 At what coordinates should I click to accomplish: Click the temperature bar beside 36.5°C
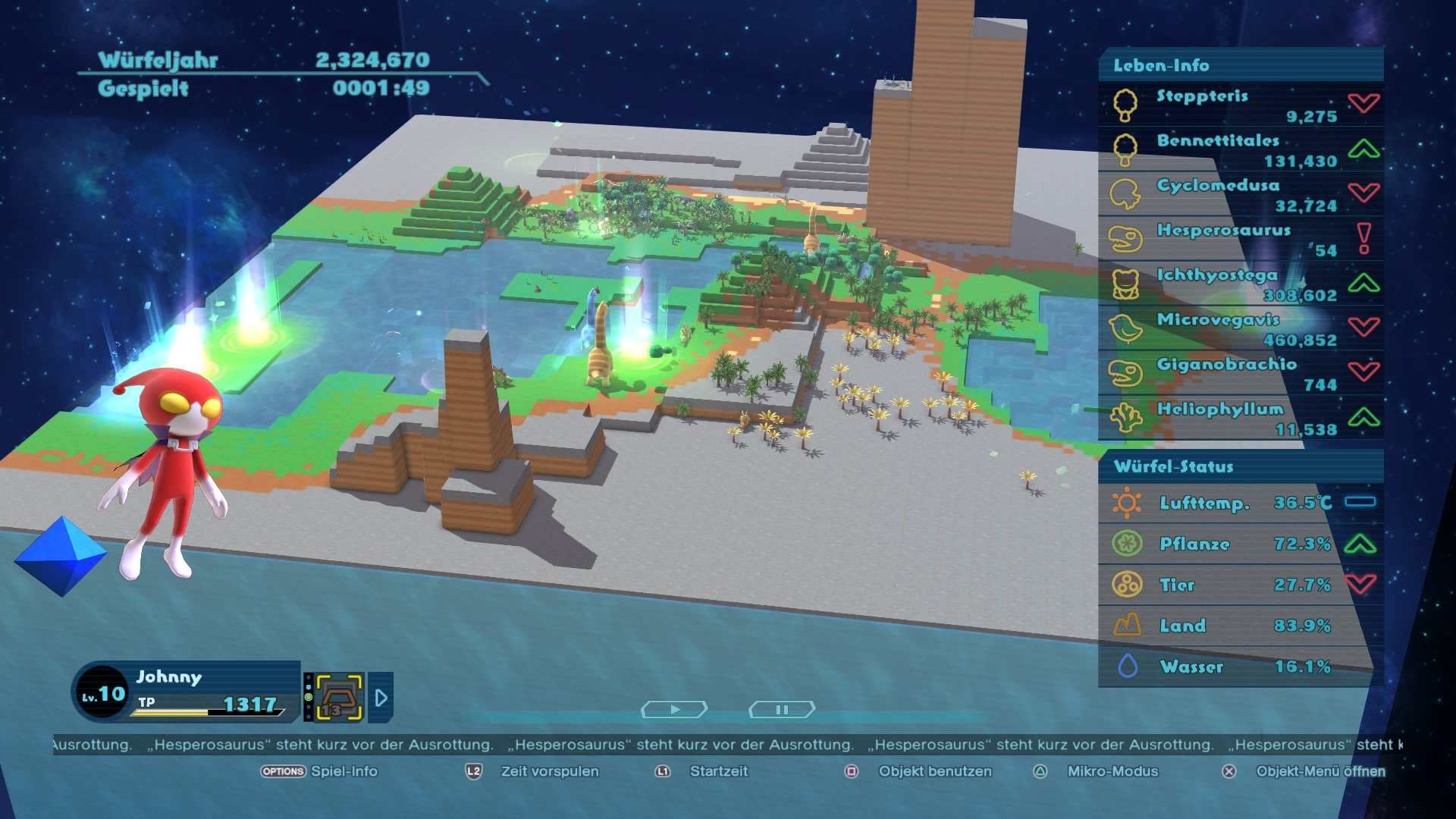tap(1362, 500)
